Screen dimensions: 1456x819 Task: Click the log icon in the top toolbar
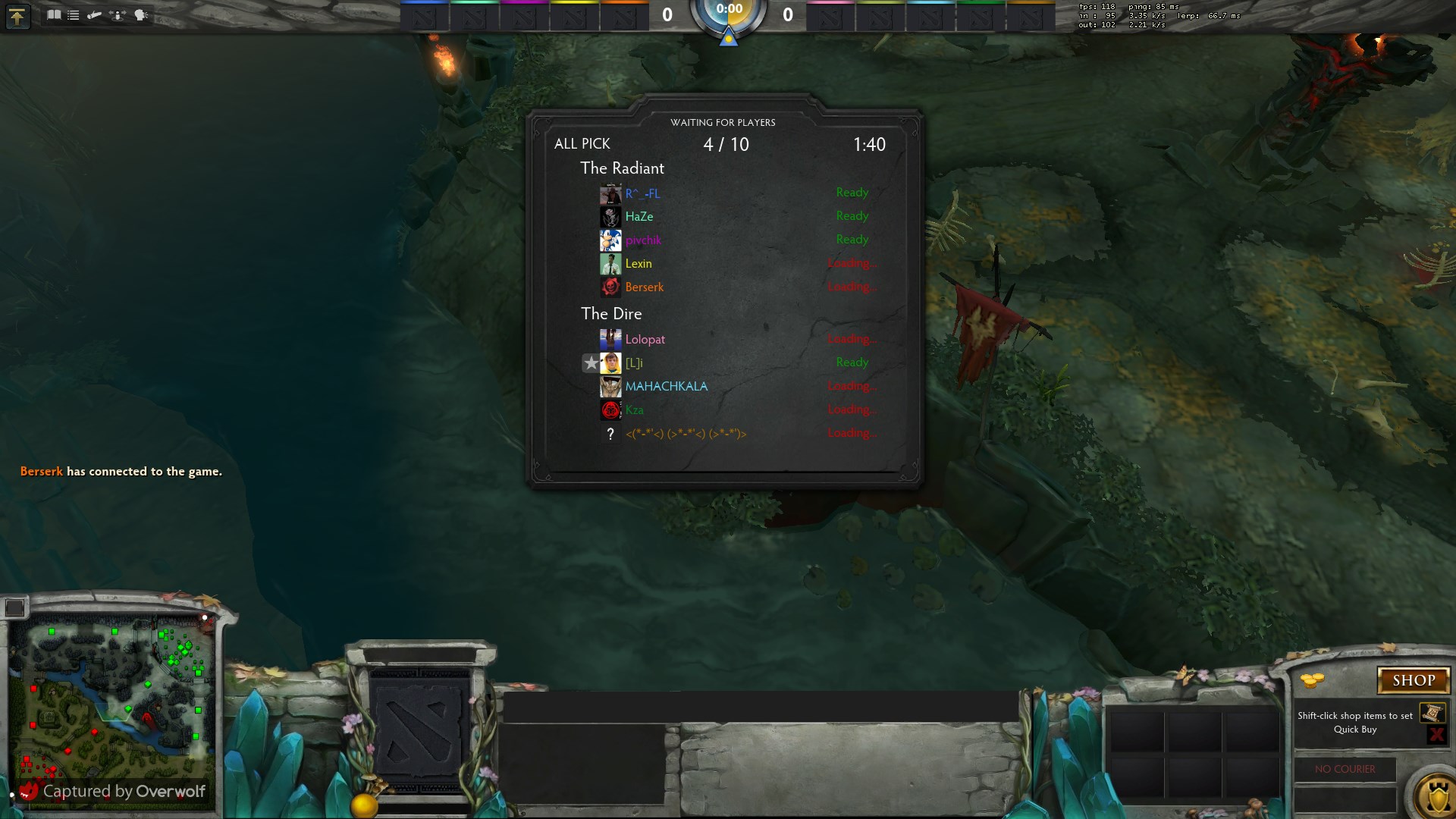click(x=95, y=14)
